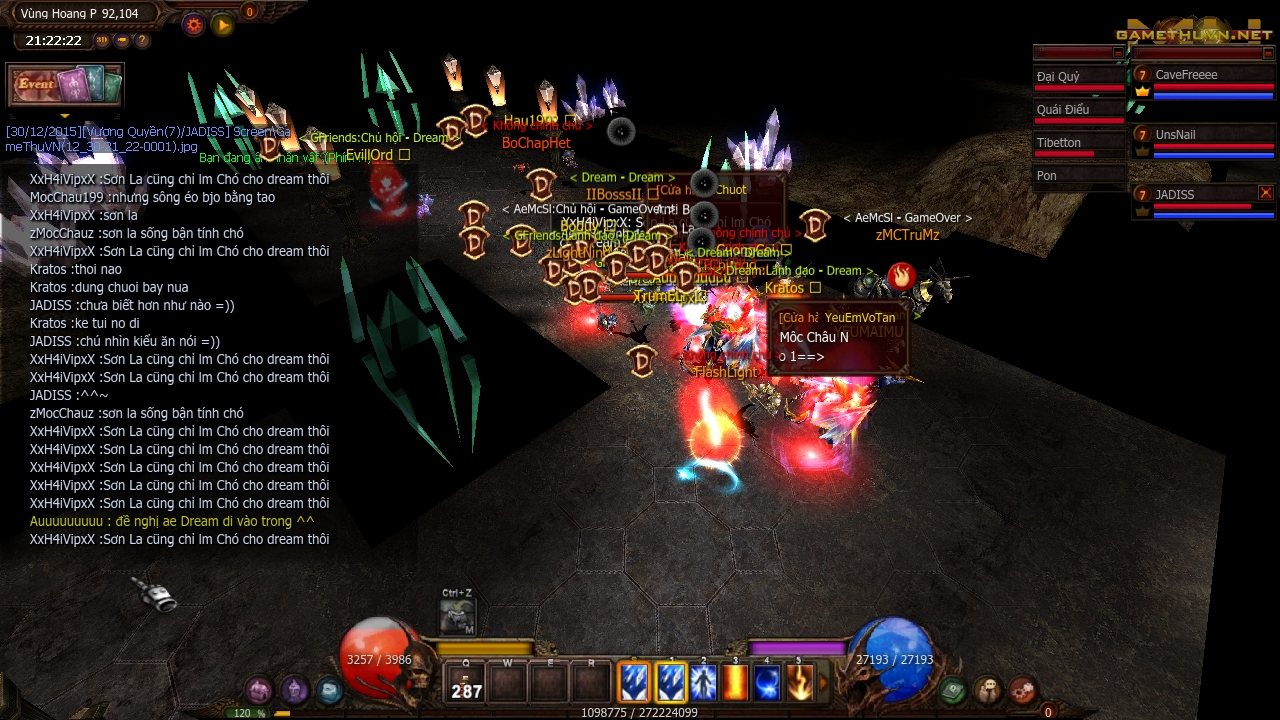Viewport: 1280px width, 720px height.
Task: Click the yellow play arrow button
Action: 223,25
